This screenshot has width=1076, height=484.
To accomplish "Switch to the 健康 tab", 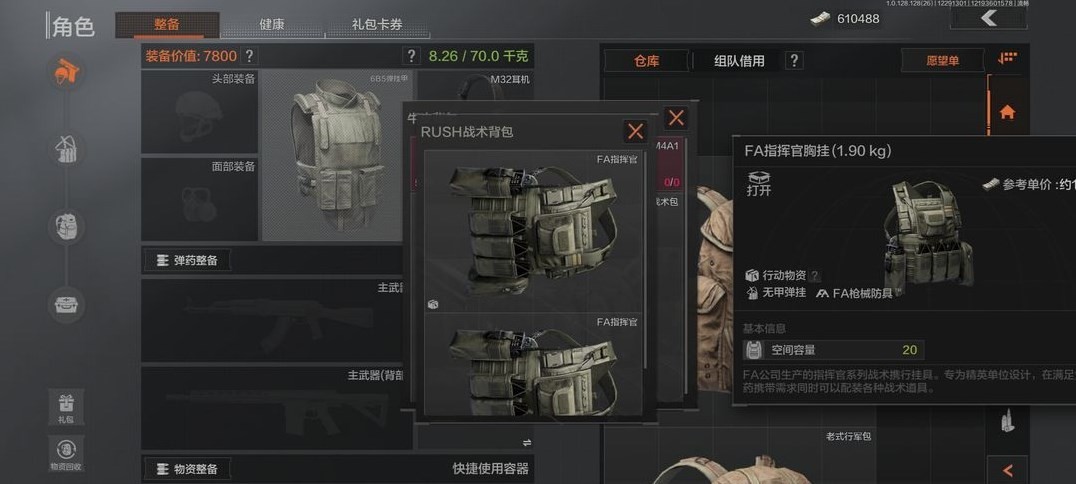I will coord(271,25).
